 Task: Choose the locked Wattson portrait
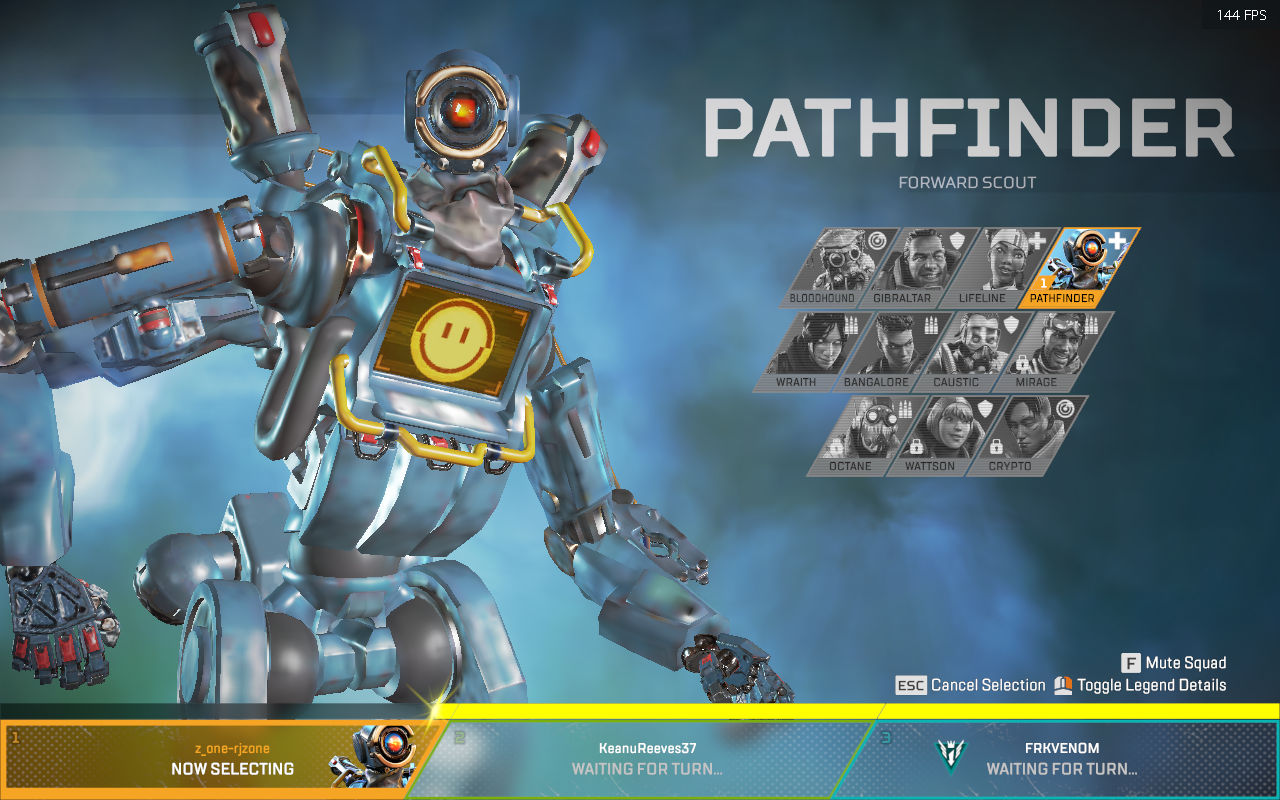pos(934,434)
